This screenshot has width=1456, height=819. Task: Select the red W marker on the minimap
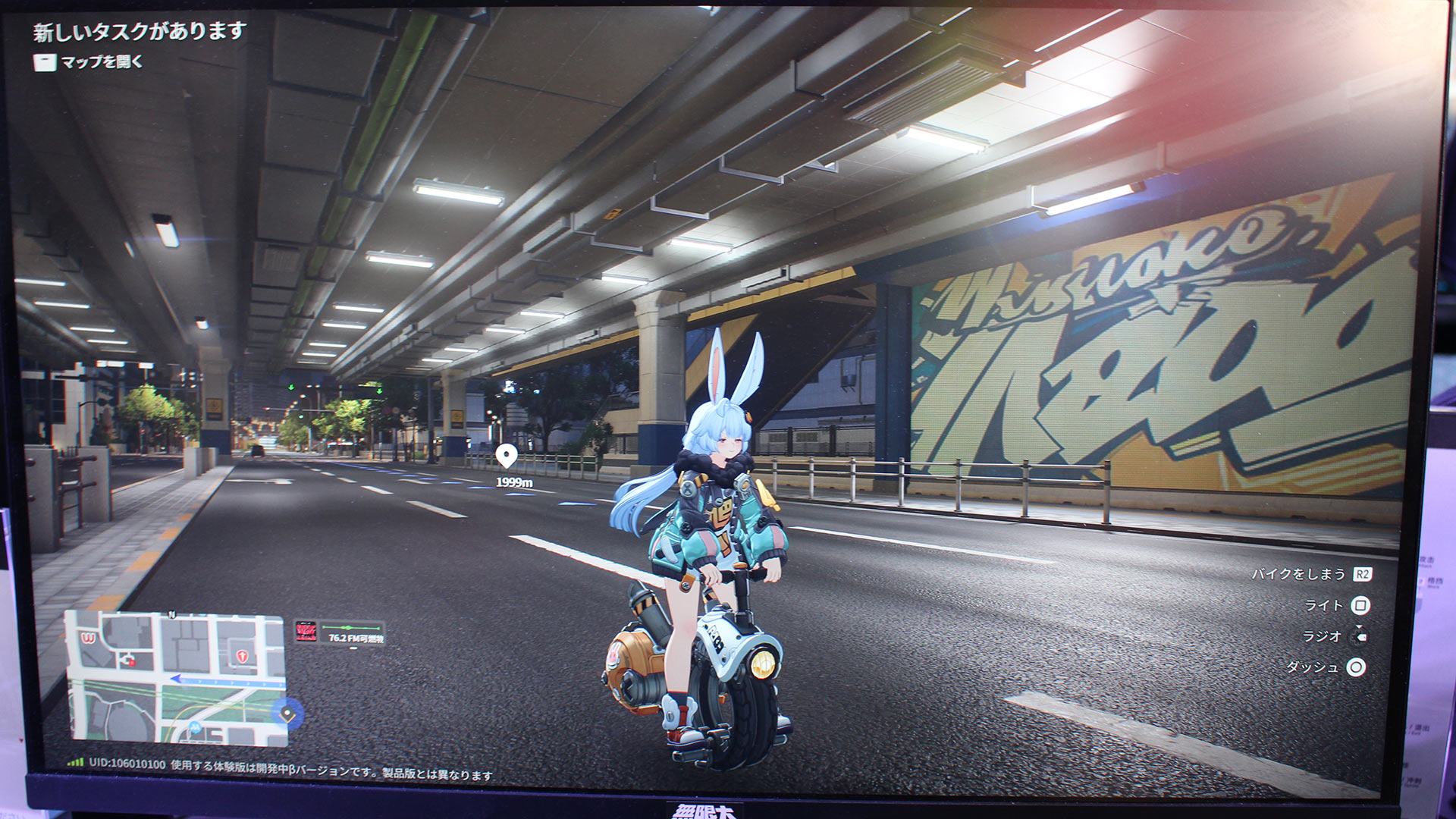[x=89, y=639]
